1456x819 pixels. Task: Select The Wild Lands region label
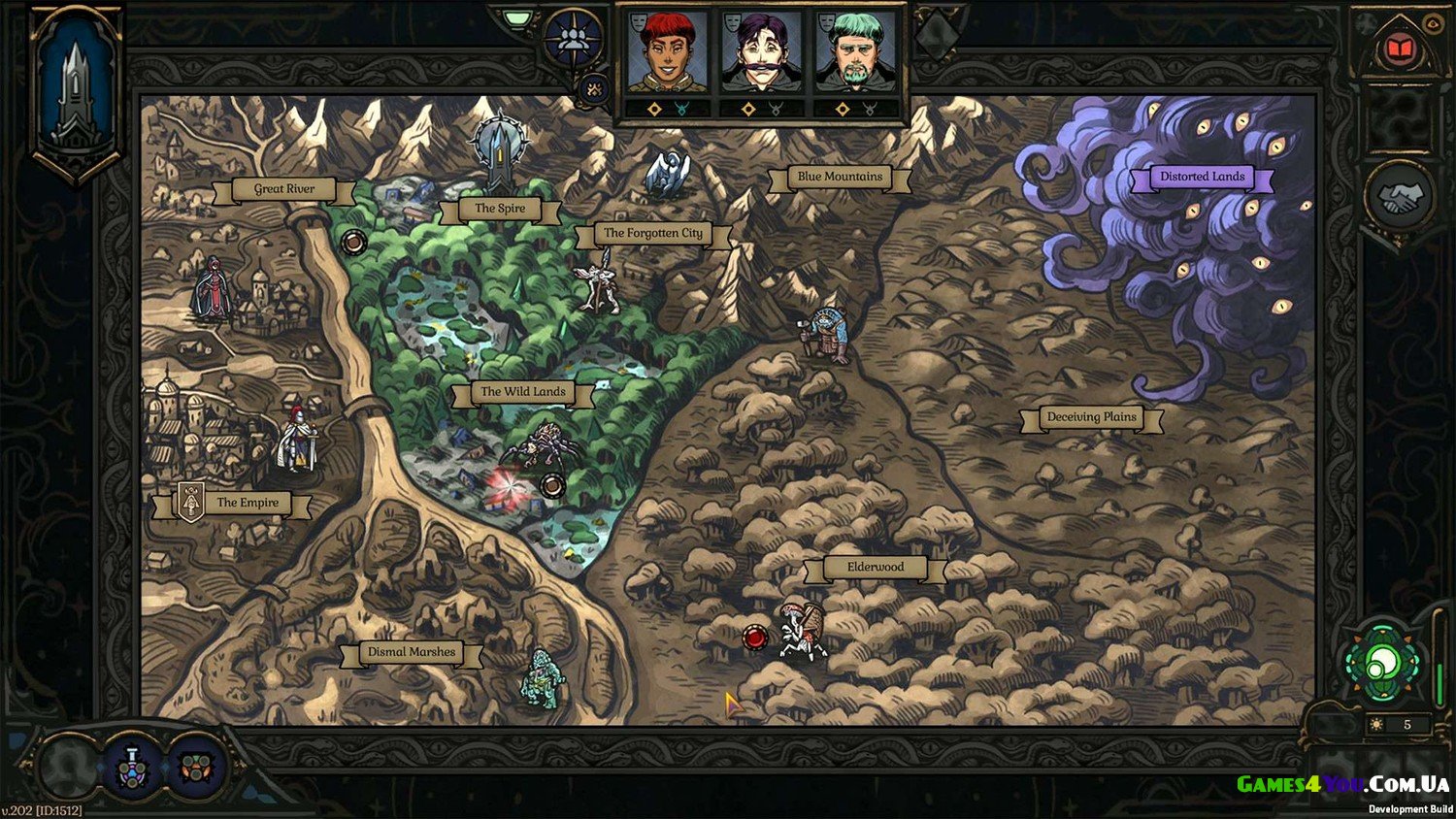click(x=522, y=392)
